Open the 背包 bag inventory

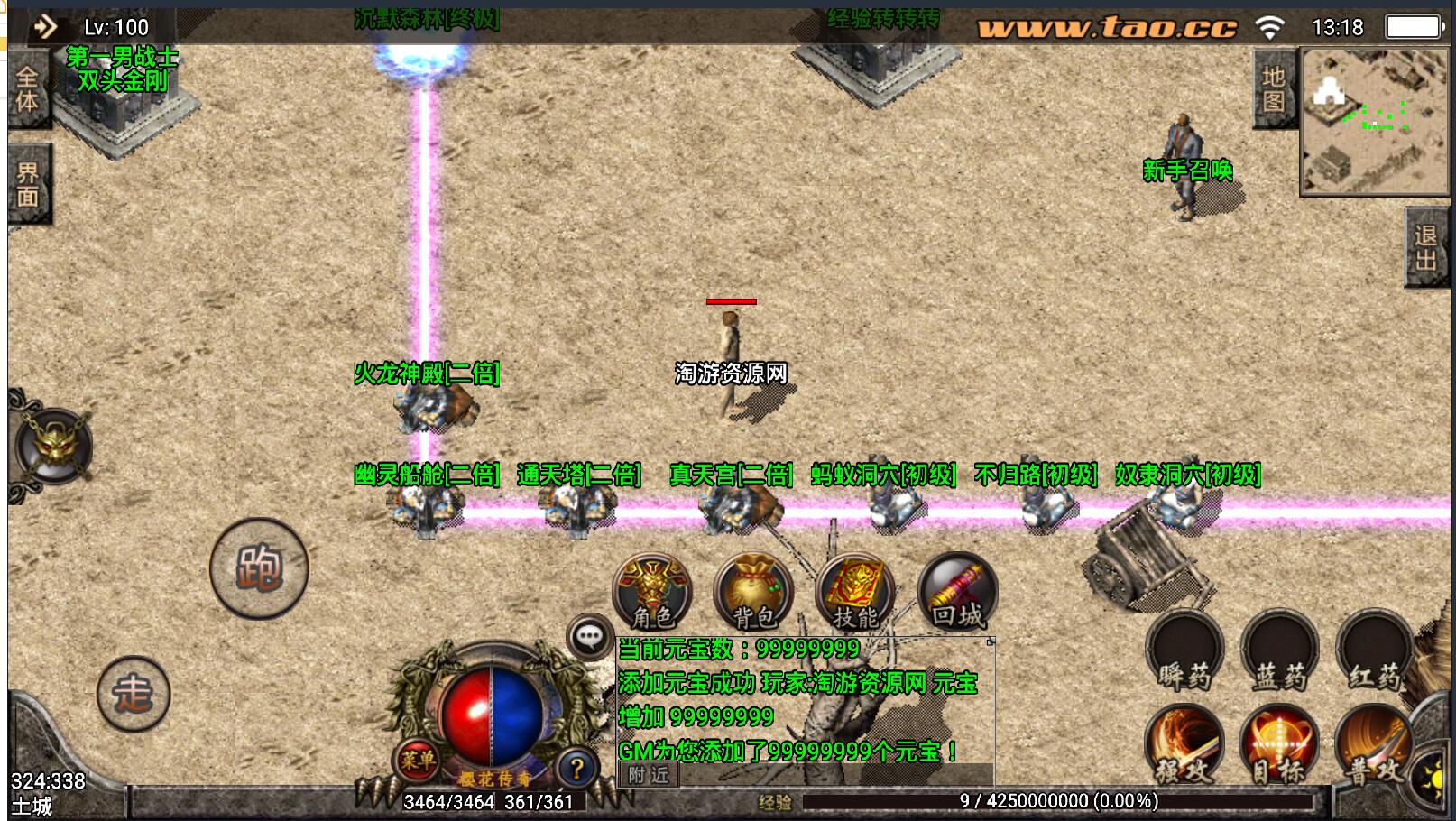click(753, 592)
